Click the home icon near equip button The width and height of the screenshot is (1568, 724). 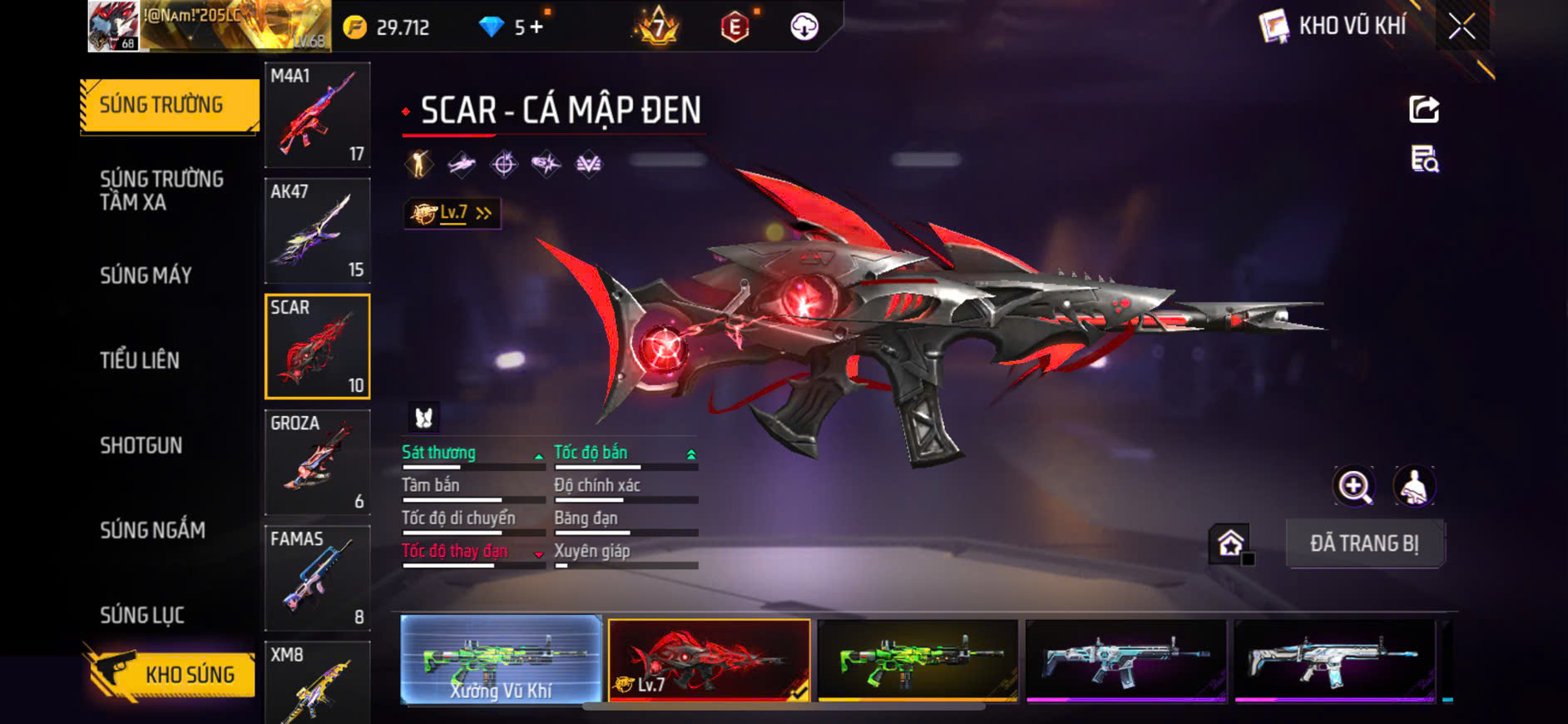[x=1230, y=543]
